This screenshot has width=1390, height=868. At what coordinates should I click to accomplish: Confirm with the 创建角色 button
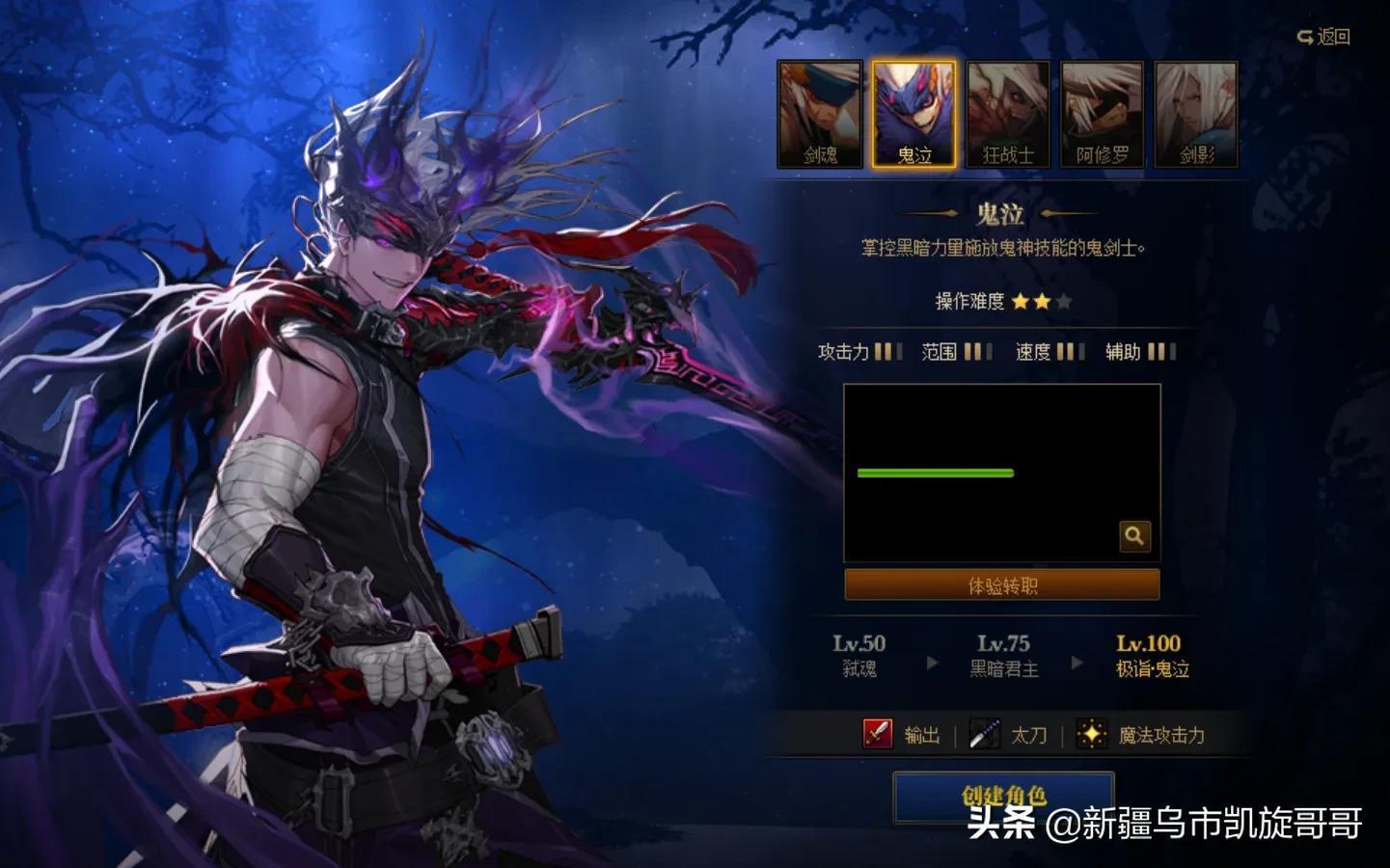[x=1003, y=797]
